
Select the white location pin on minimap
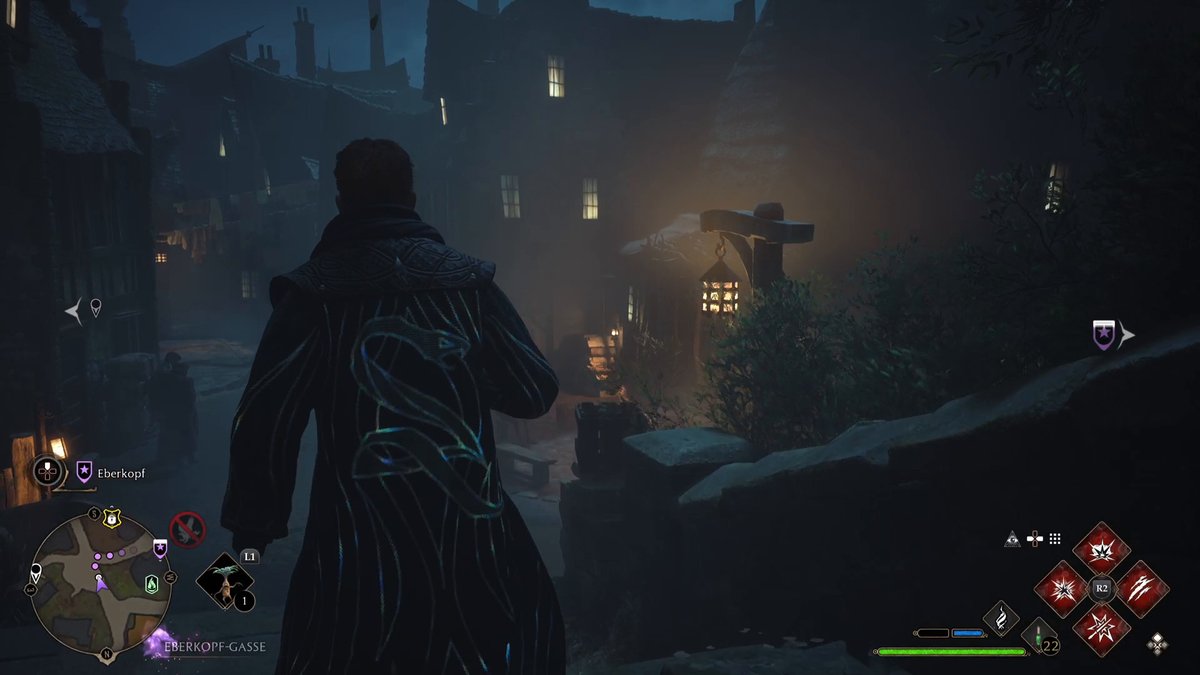coord(37,573)
